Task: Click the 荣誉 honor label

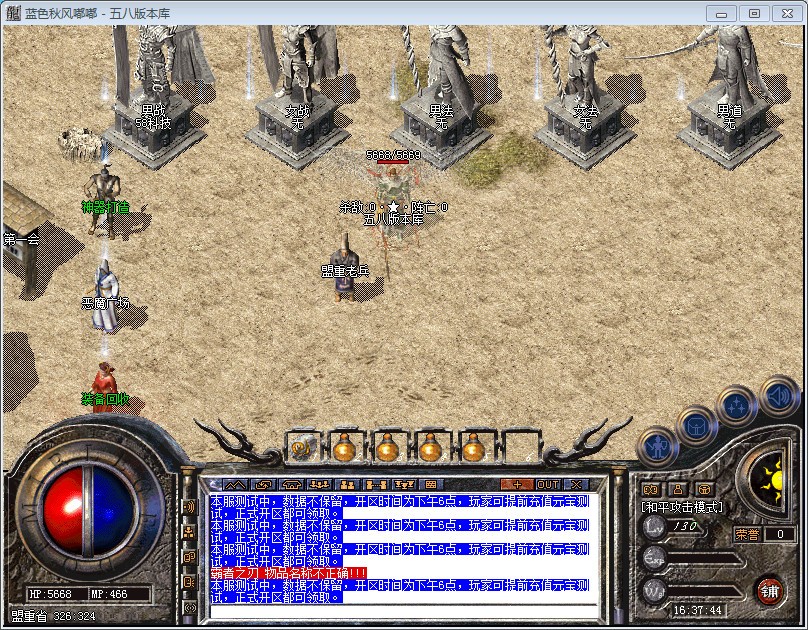Action: pyautogui.click(x=746, y=534)
